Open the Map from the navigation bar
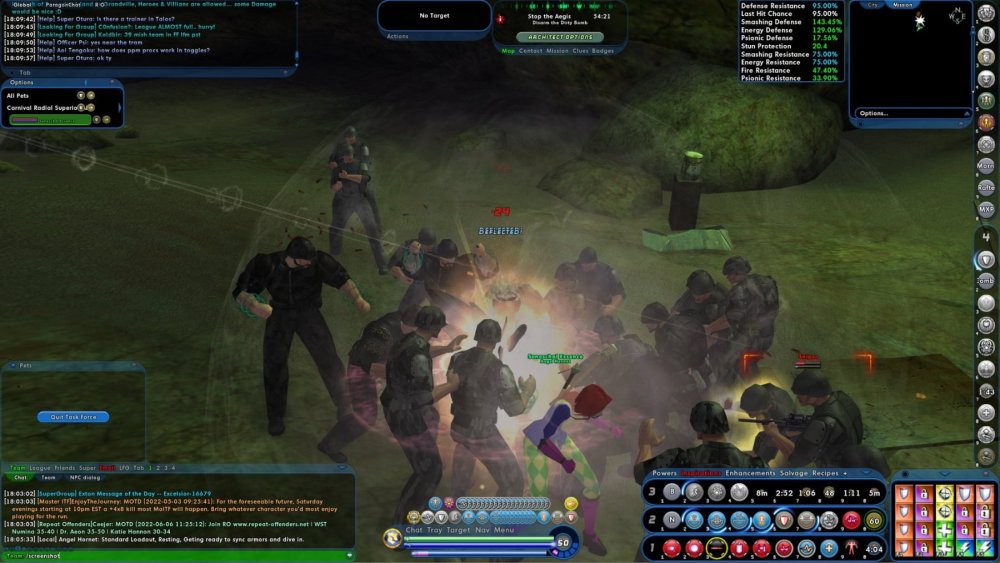 (x=508, y=50)
